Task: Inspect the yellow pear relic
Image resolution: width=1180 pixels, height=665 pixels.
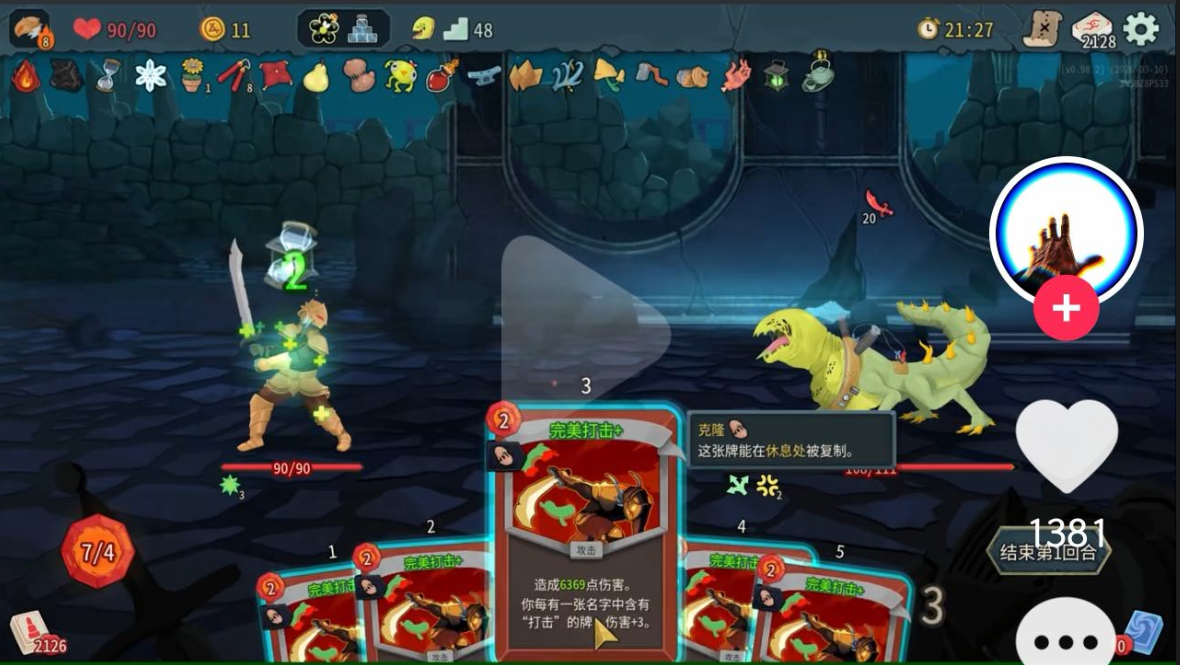Action: 316,76
